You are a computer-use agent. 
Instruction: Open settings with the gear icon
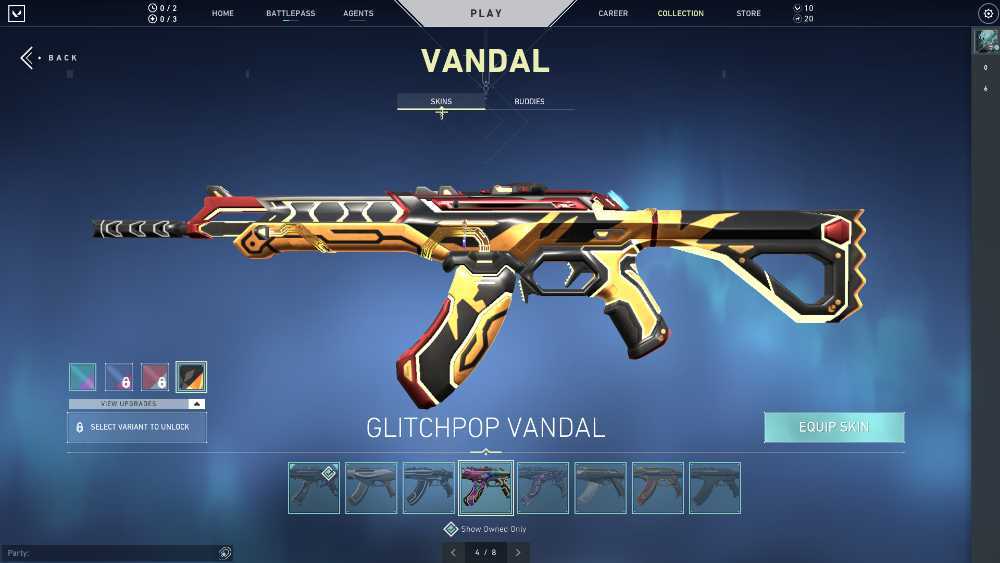coord(986,14)
